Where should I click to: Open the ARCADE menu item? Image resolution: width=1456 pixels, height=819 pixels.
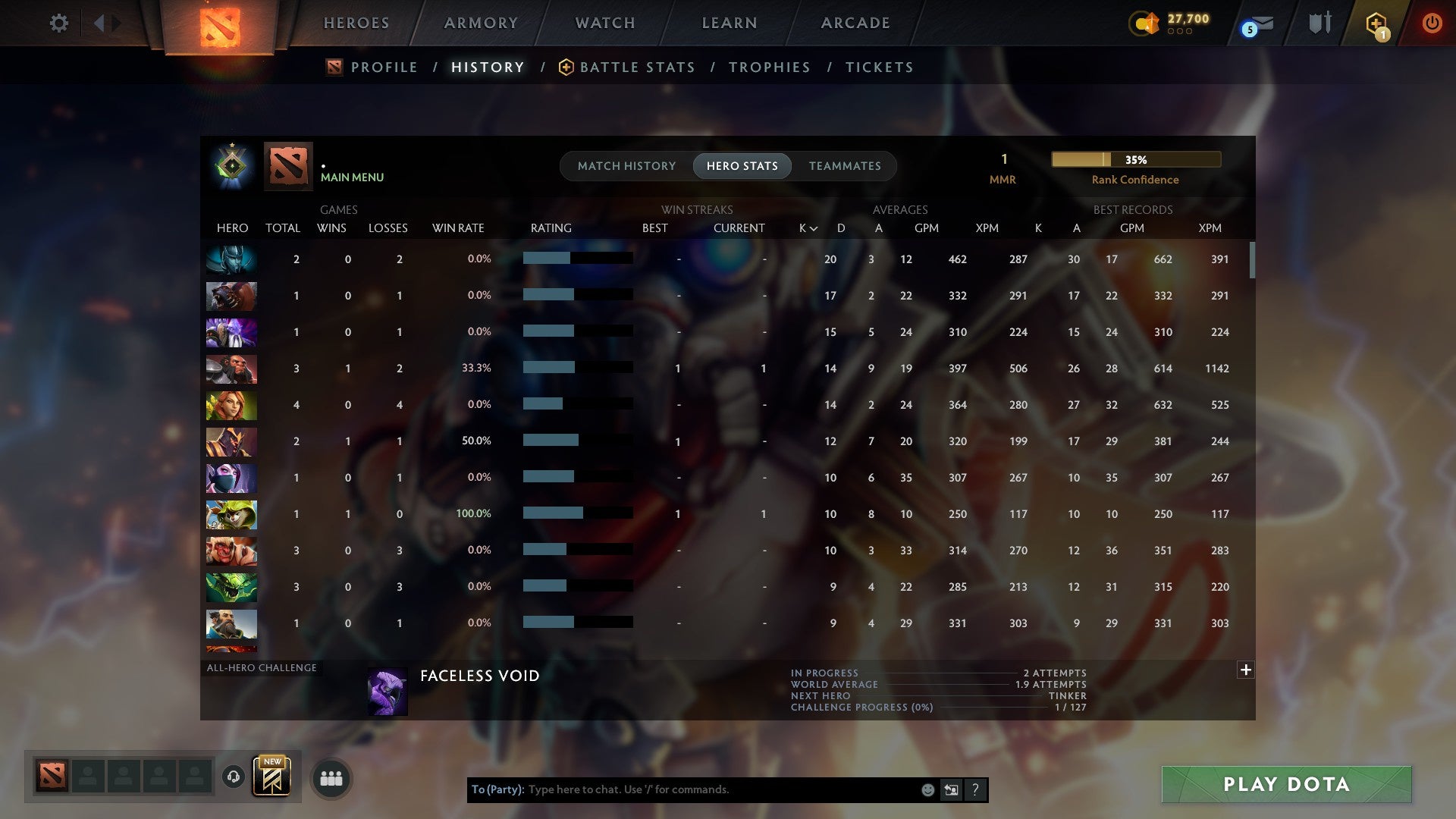(x=855, y=23)
